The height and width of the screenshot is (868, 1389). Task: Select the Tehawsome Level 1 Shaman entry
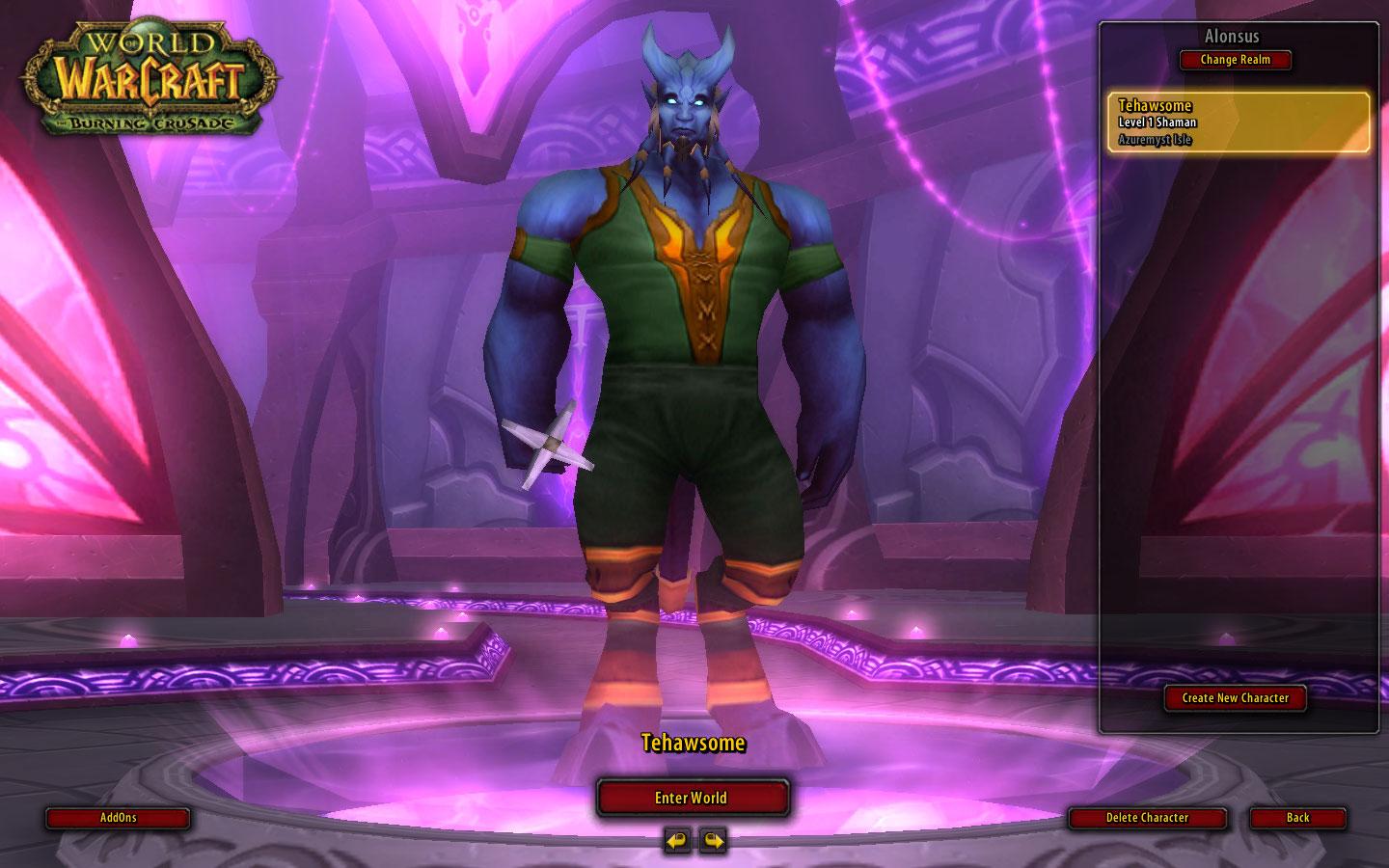pyautogui.click(x=1238, y=122)
